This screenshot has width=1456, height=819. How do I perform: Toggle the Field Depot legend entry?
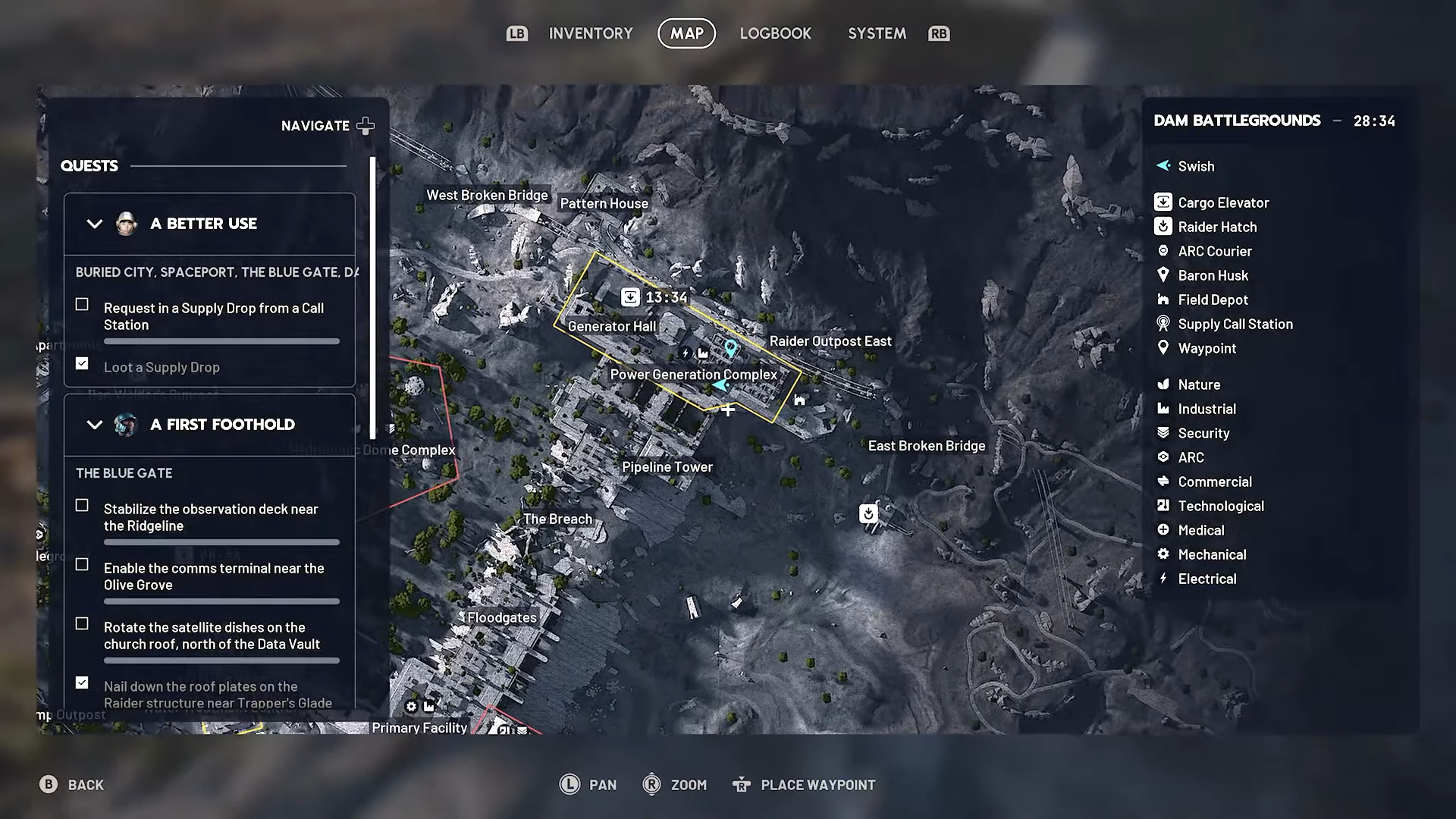point(1212,300)
